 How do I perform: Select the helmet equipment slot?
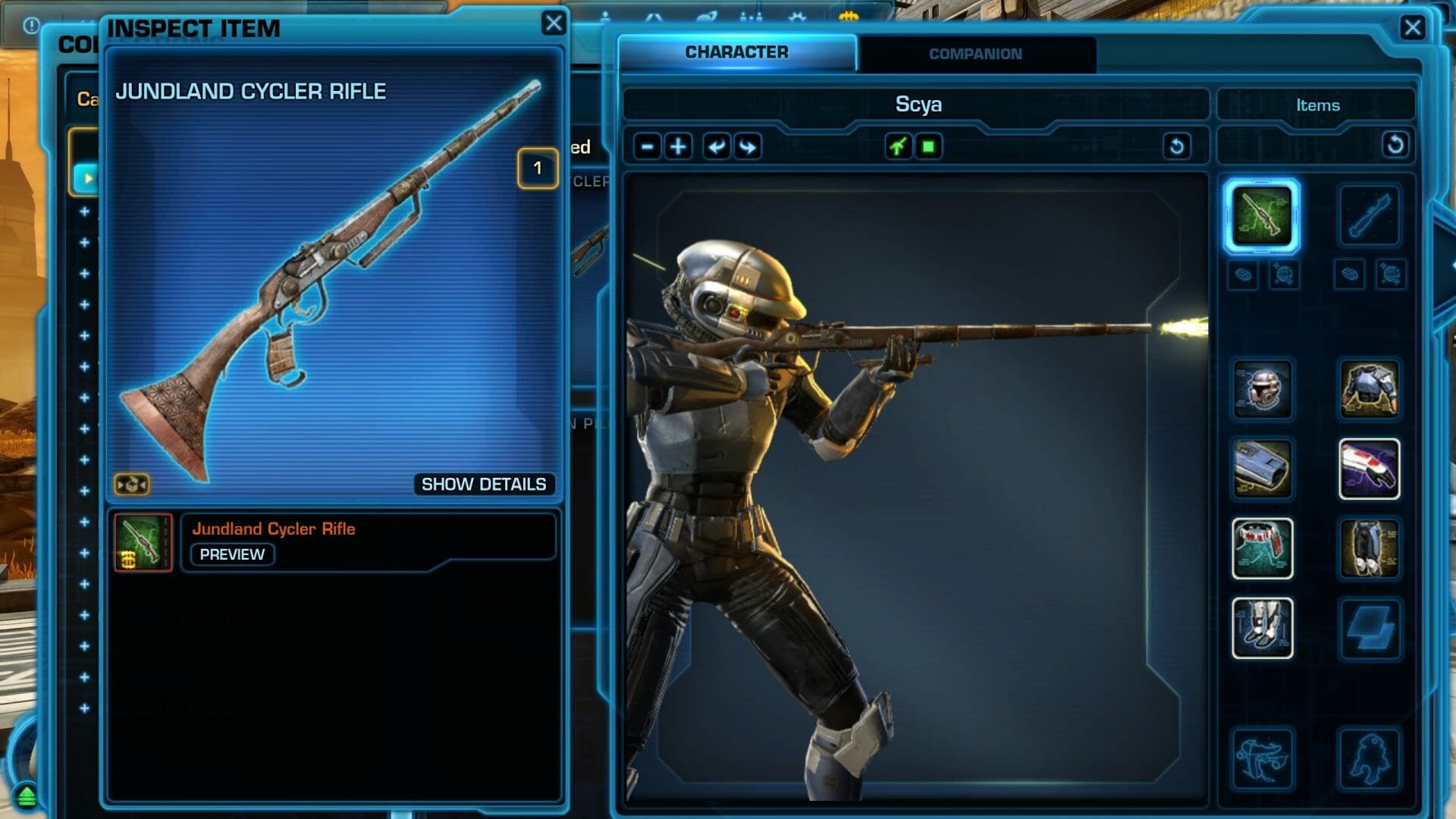[1262, 390]
